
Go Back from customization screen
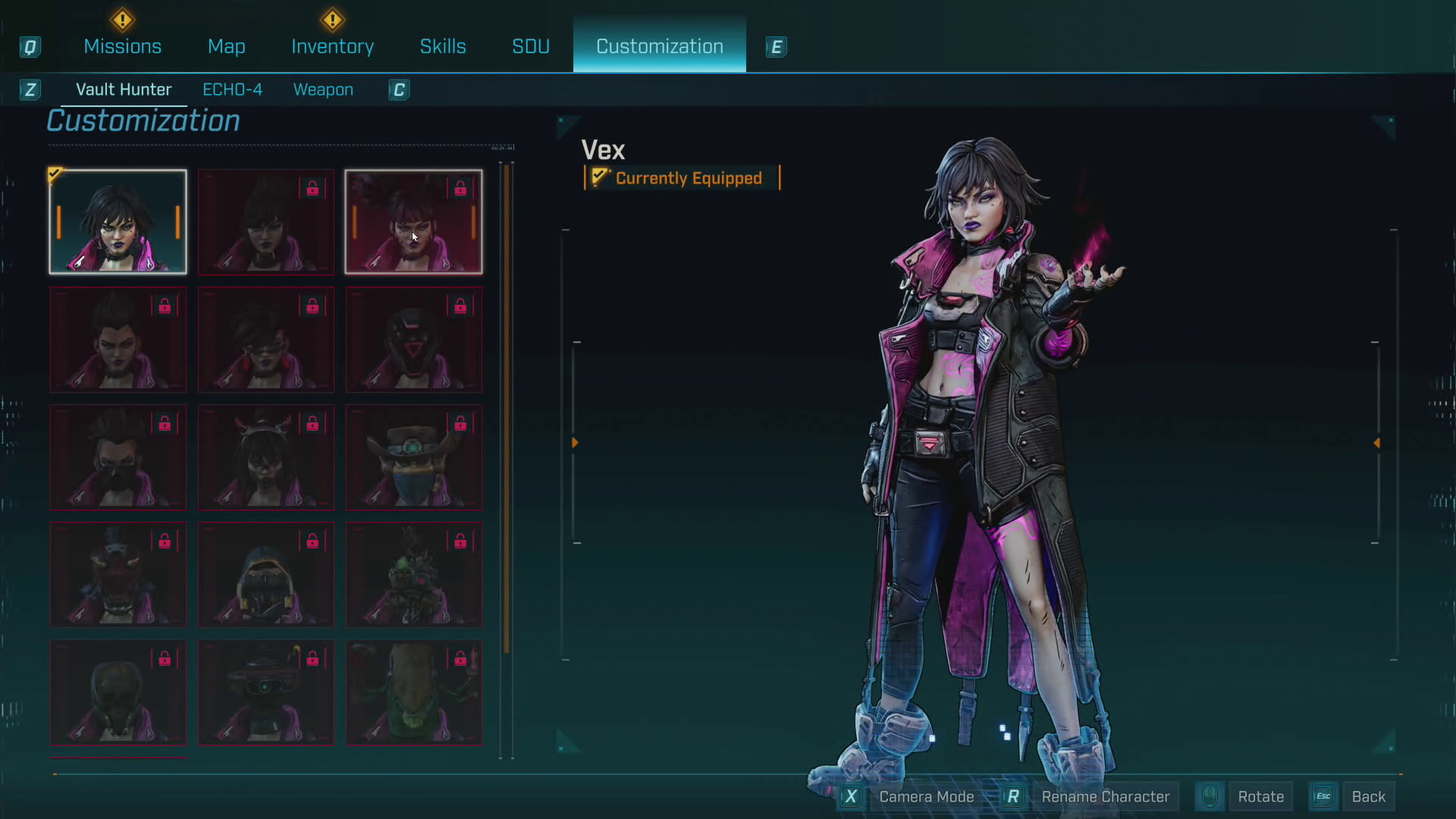[x=1367, y=797]
